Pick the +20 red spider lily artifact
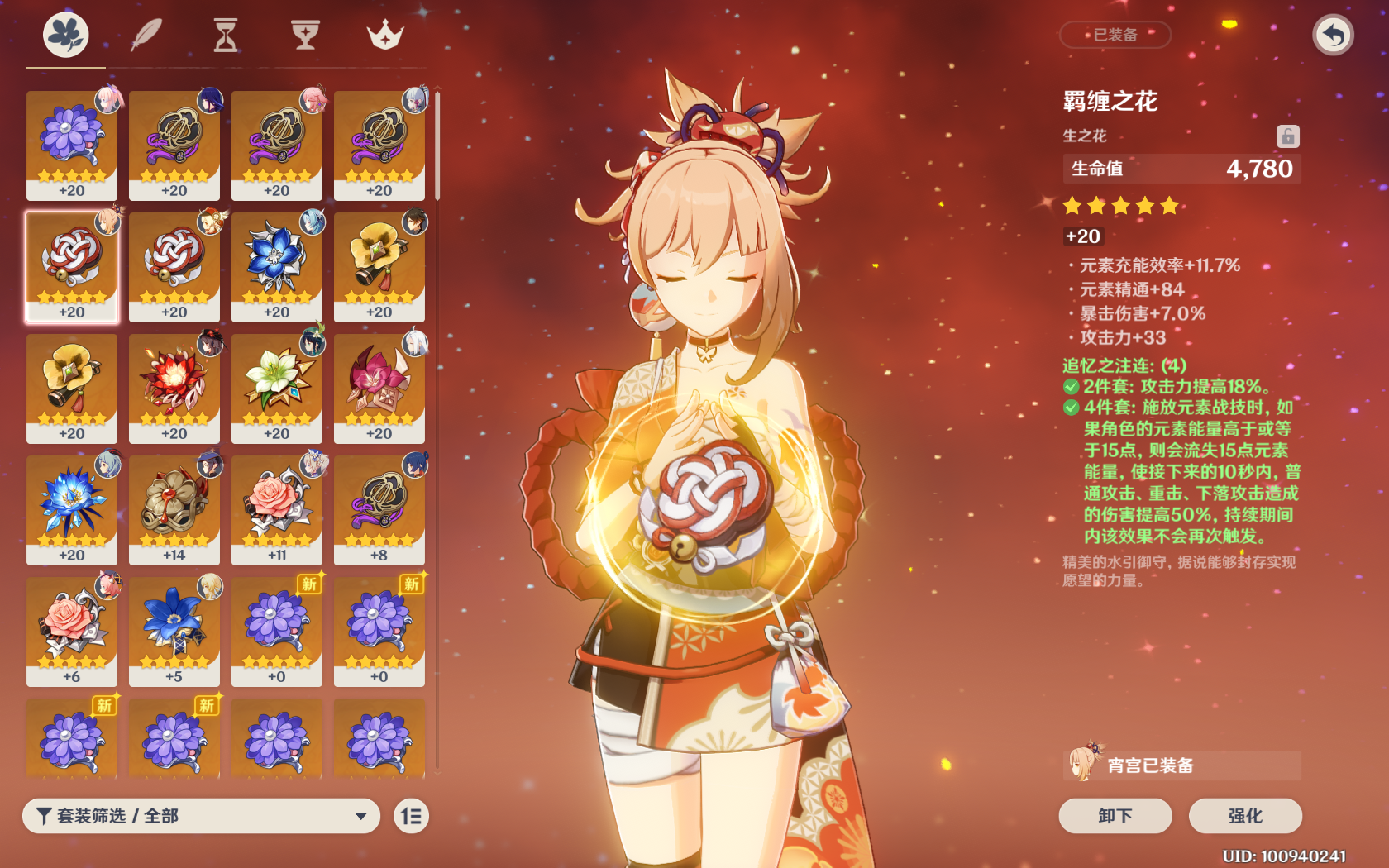 tap(174, 388)
